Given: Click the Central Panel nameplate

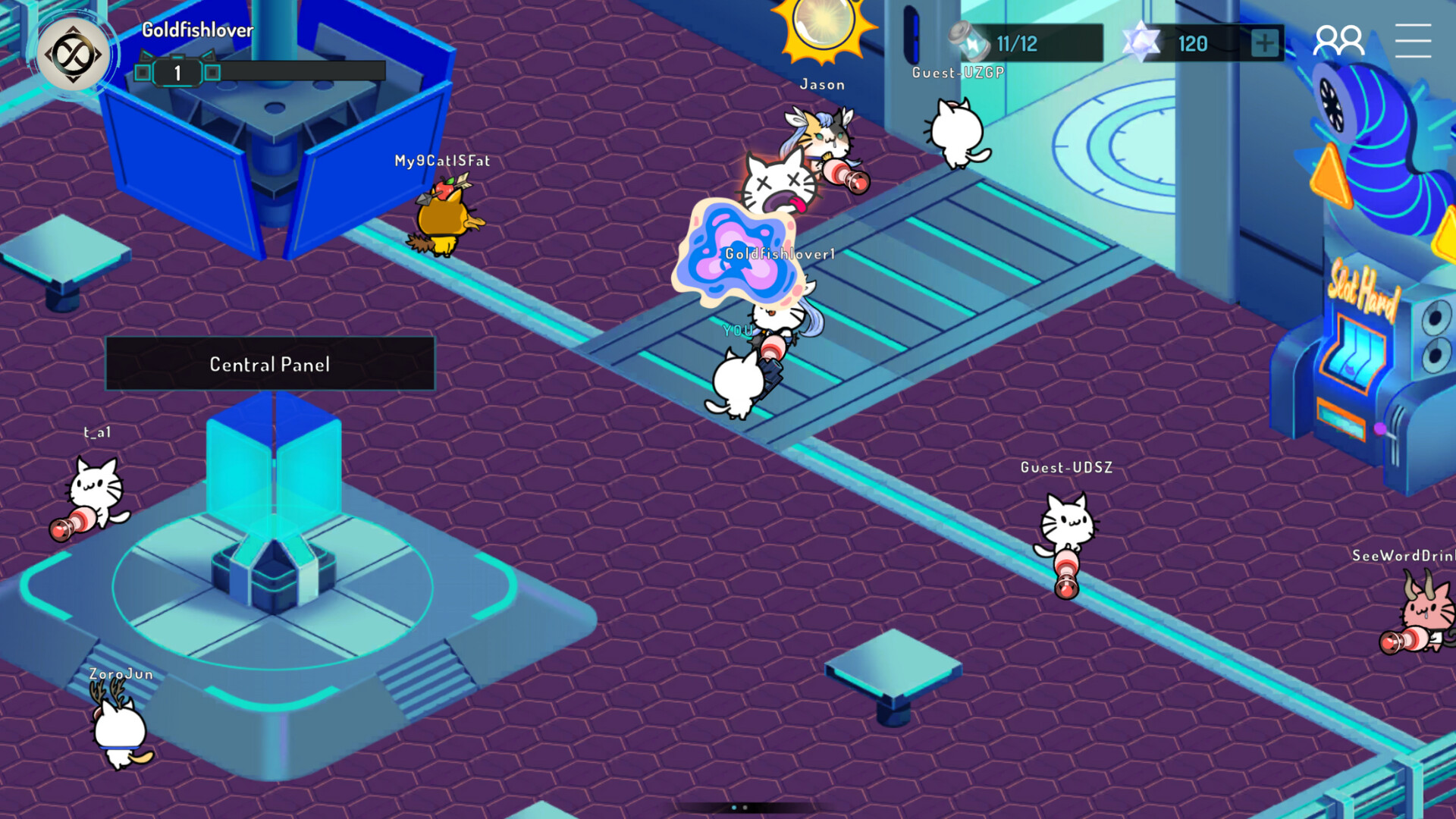Looking at the screenshot, I should click(270, 364).
